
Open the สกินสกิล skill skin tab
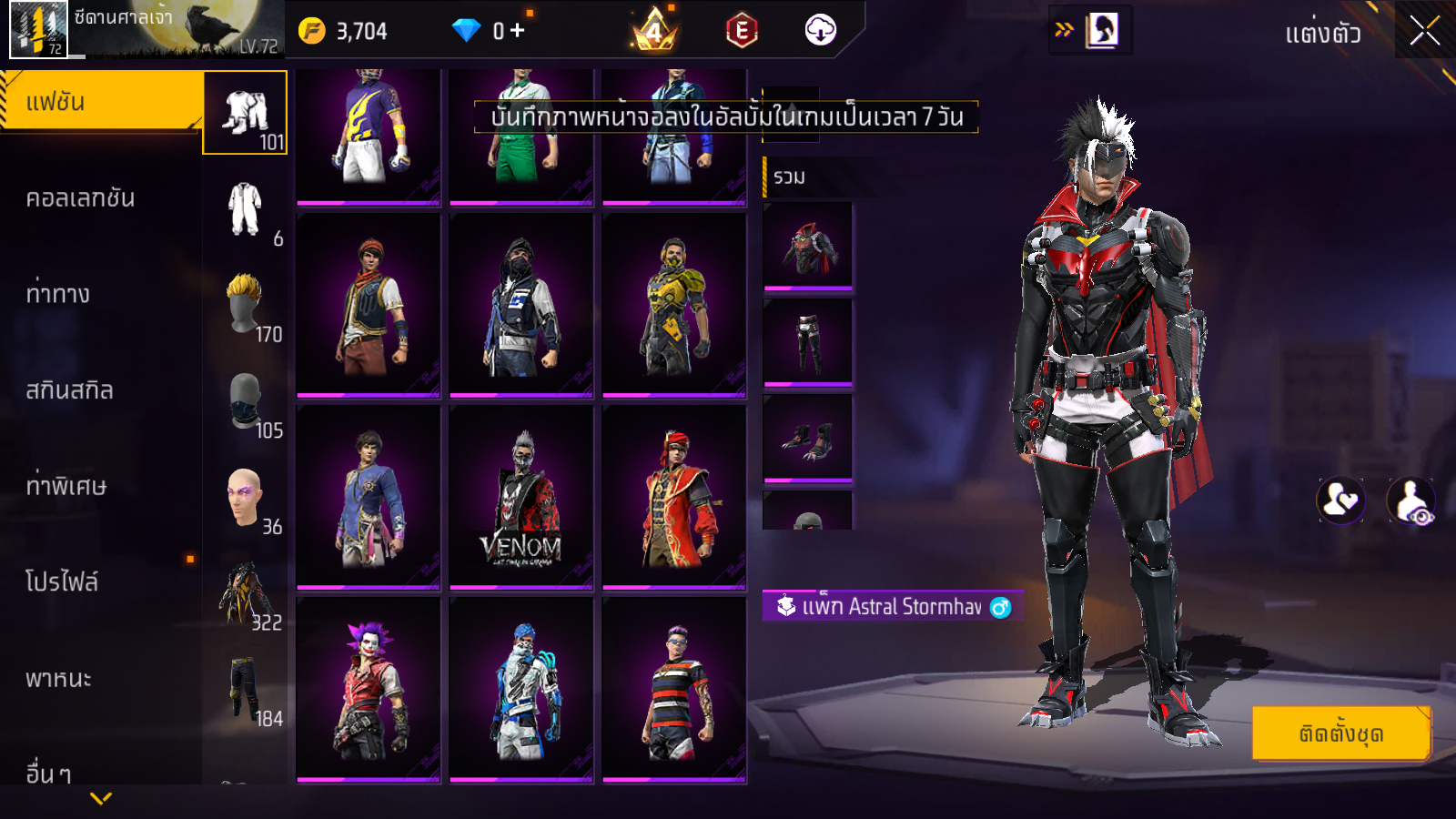[x=69, y=390]
